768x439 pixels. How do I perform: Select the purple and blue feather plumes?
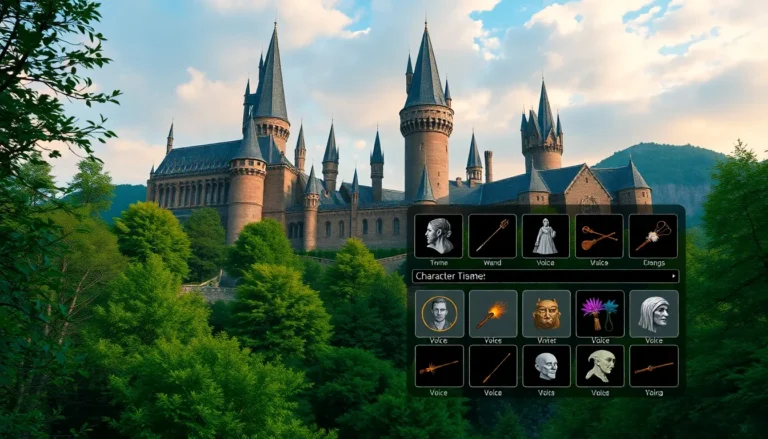click(x=599, y=313)
